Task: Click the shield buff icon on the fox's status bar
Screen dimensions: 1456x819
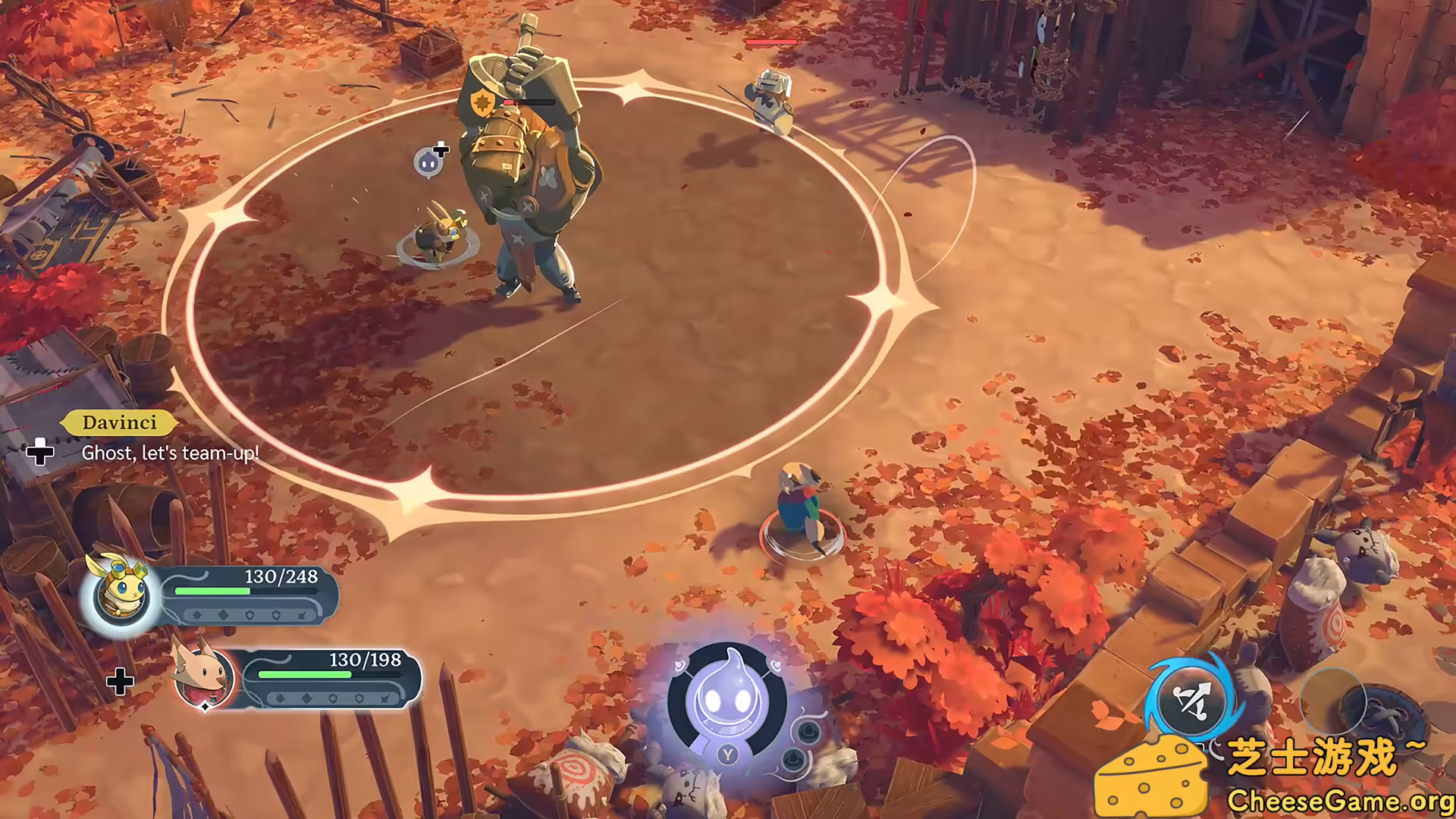Action: 333,698
